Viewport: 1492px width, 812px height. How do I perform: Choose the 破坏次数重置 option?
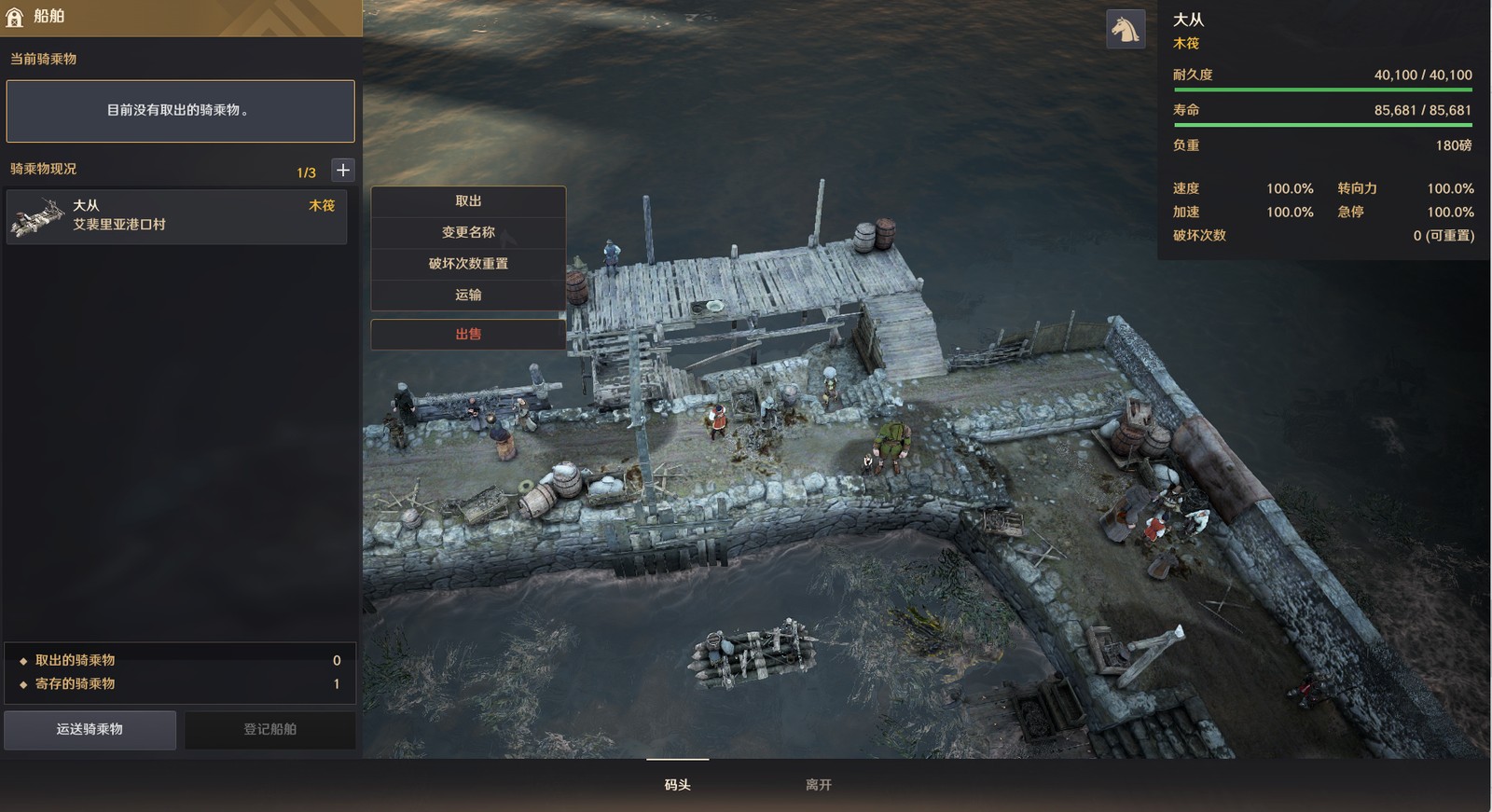(x=468, y=264)
